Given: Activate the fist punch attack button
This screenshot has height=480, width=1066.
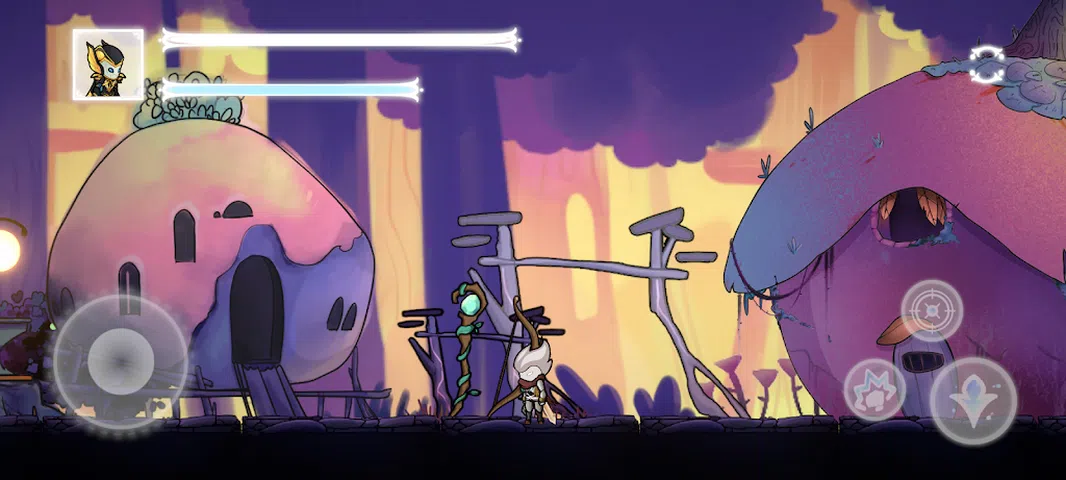Looking at the screenshot, I should (874, 389).
